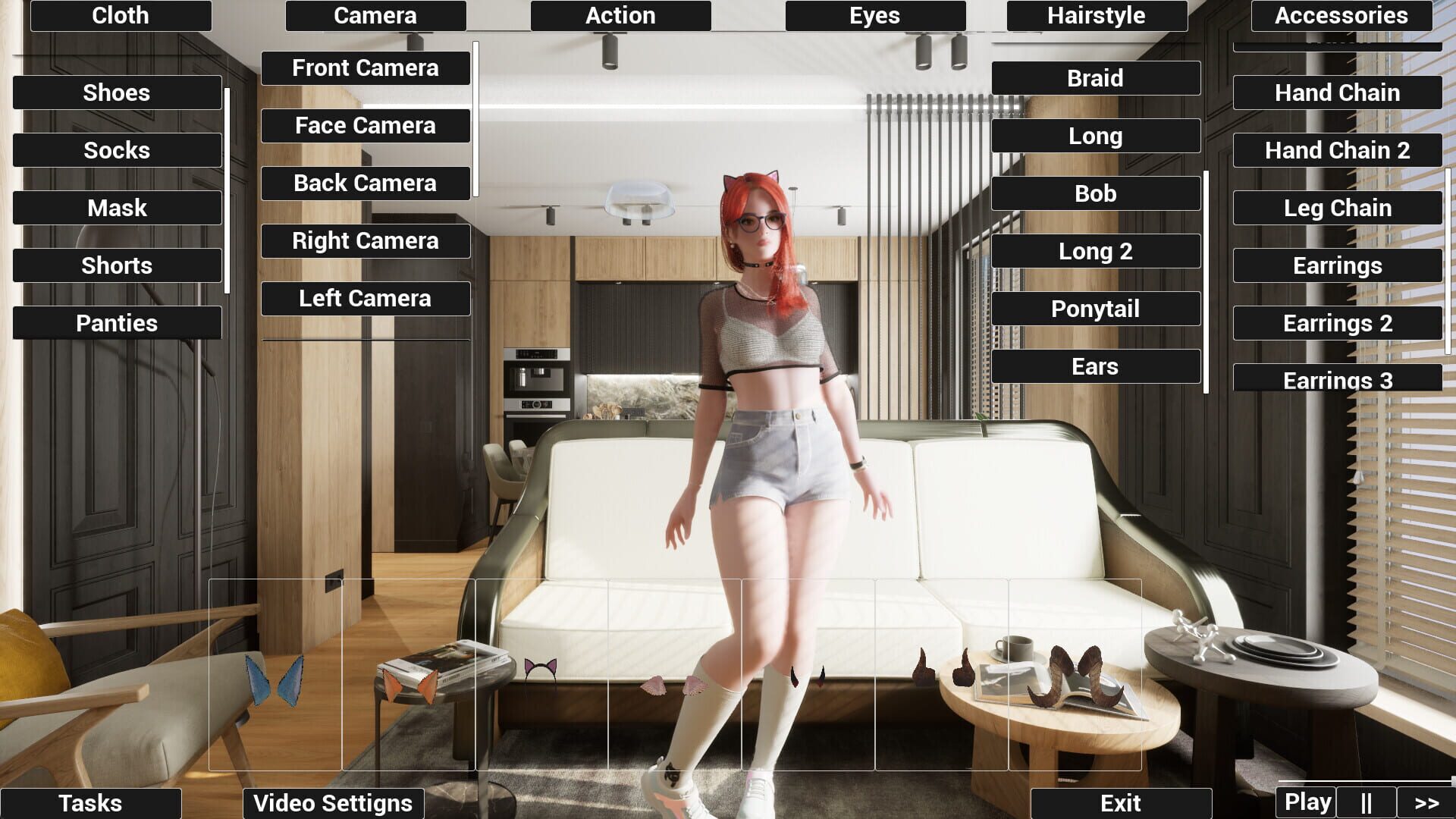Exit the customization screen
Image resolution: width=1456 pixels, height=819 pixels.
pyautogui.click(x=1124, y=802)
